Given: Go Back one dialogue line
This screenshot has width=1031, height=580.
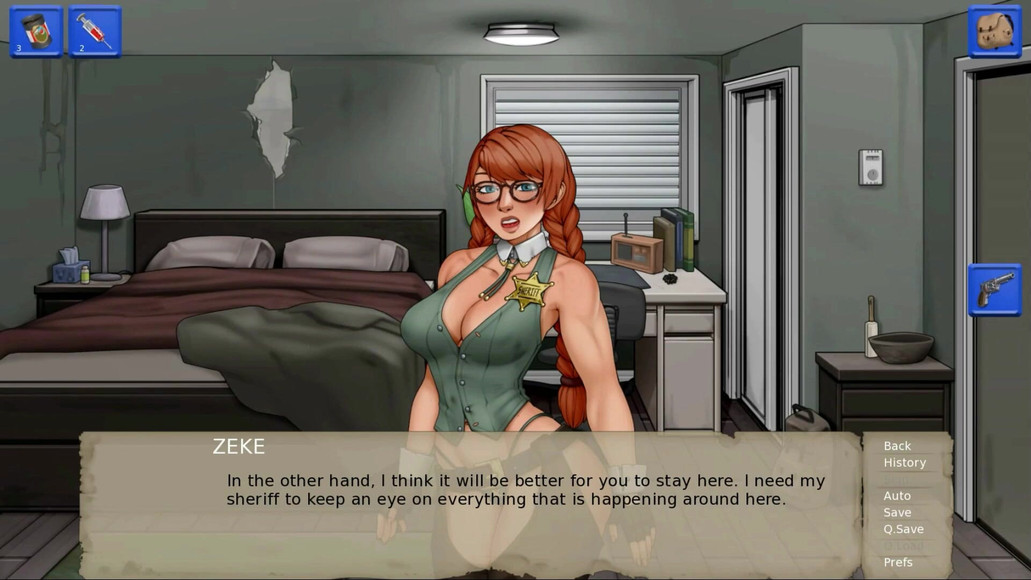Looking at the screenshot, I should click(897, 446).
